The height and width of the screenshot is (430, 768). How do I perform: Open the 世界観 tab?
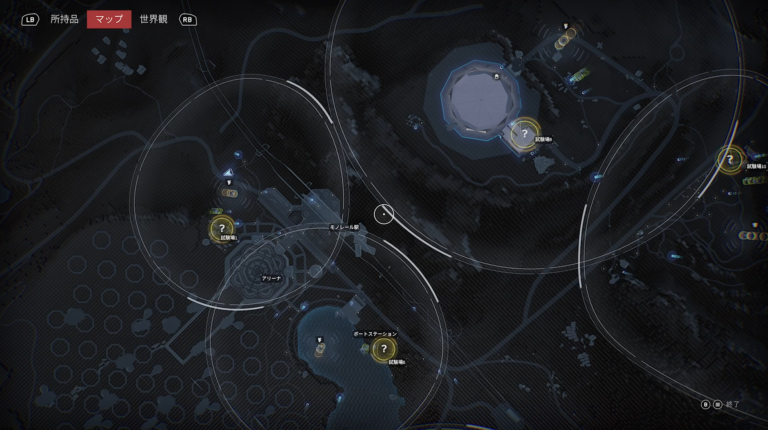coord(154,19)
